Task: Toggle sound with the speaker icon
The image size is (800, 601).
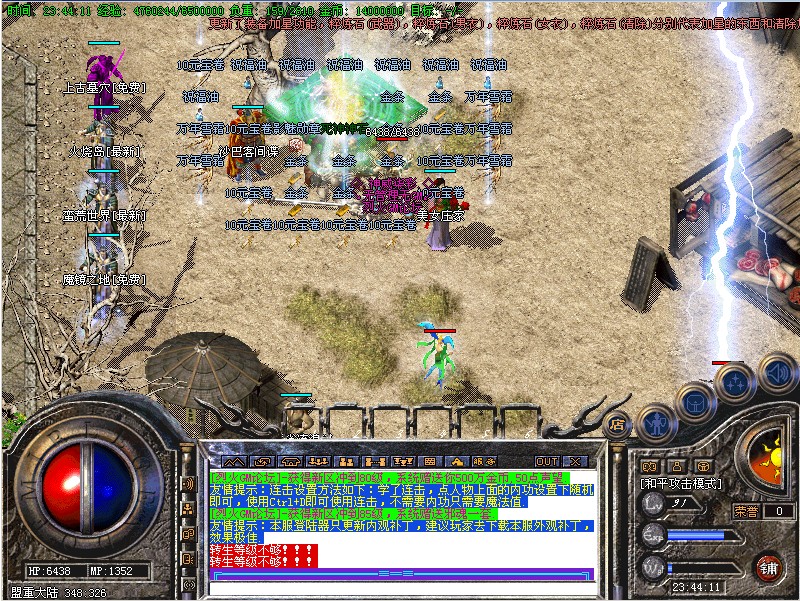Action: point(776,373)
